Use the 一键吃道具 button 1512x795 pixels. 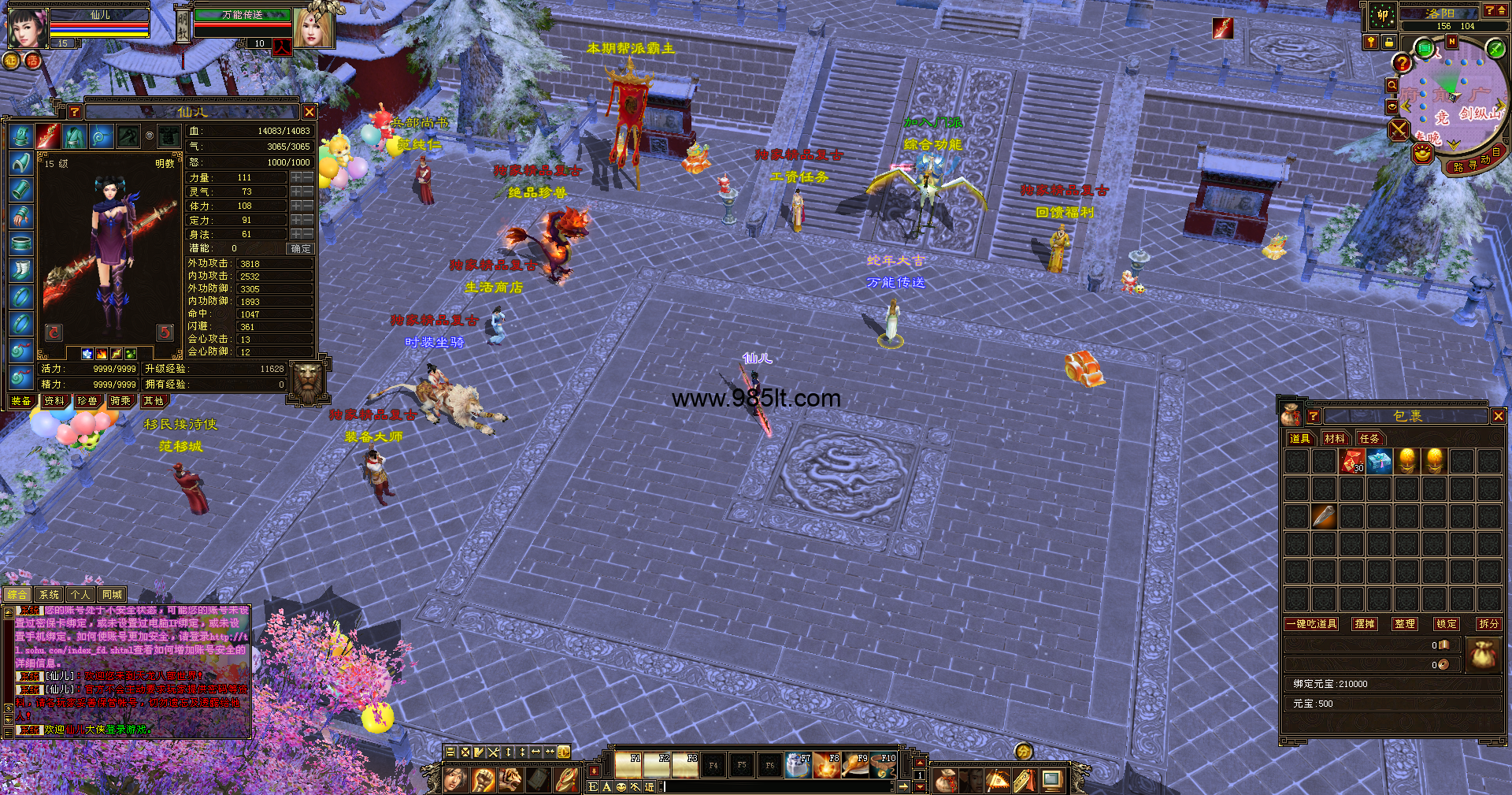coord(1311,624)
